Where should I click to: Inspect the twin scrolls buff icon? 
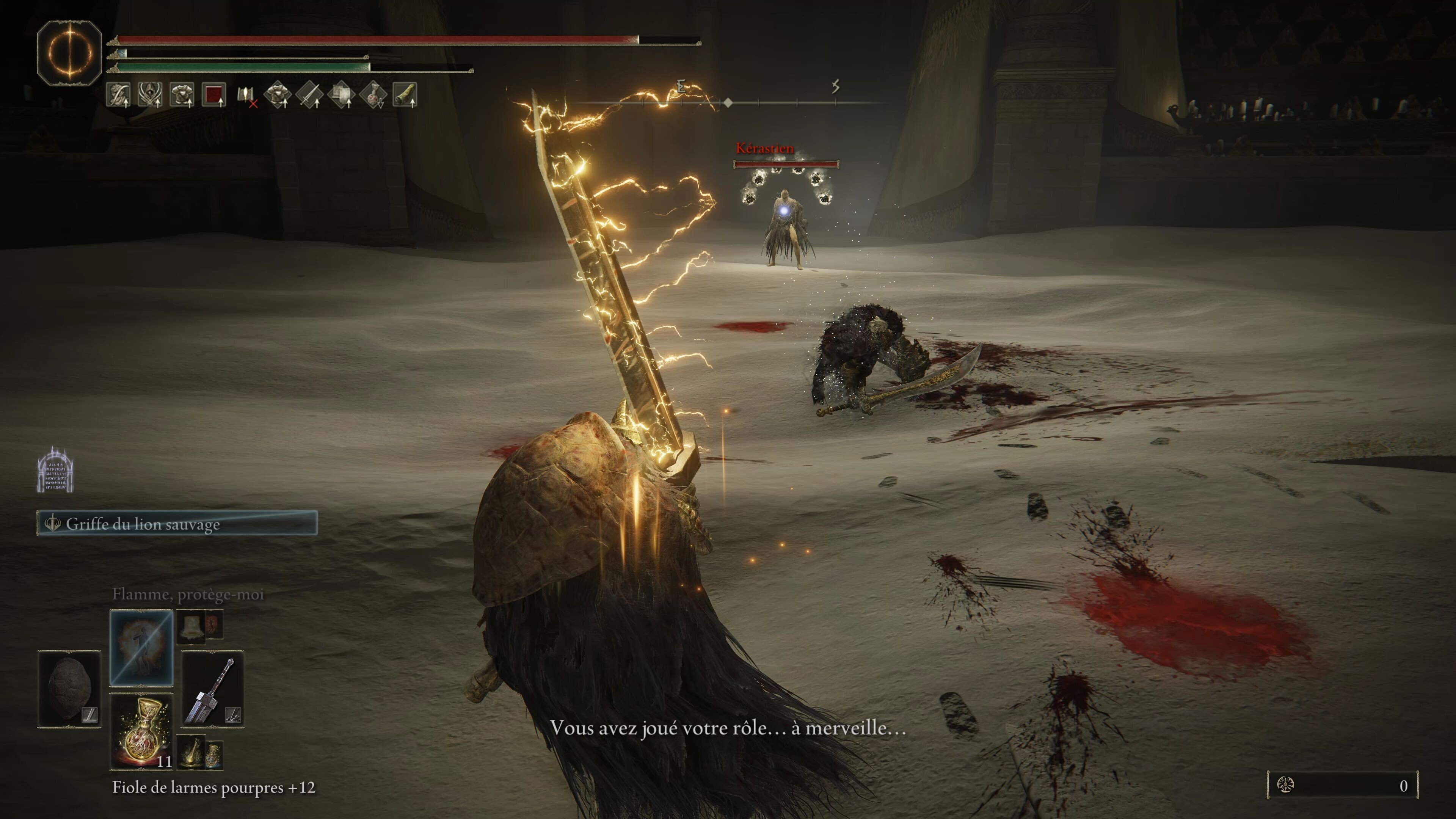(x=341, y=94)
